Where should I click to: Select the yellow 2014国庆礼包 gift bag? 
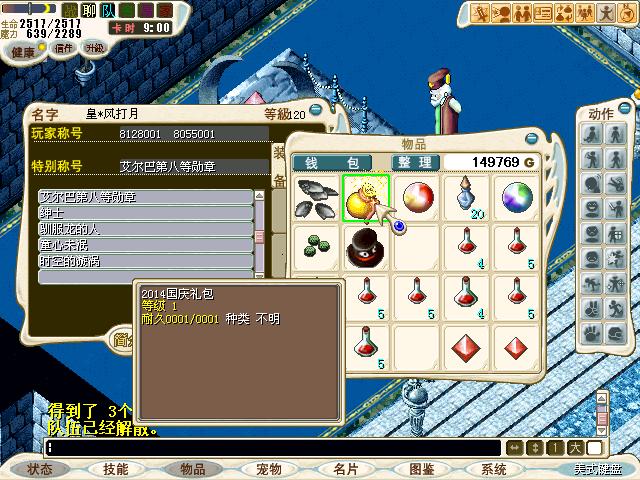363,197
